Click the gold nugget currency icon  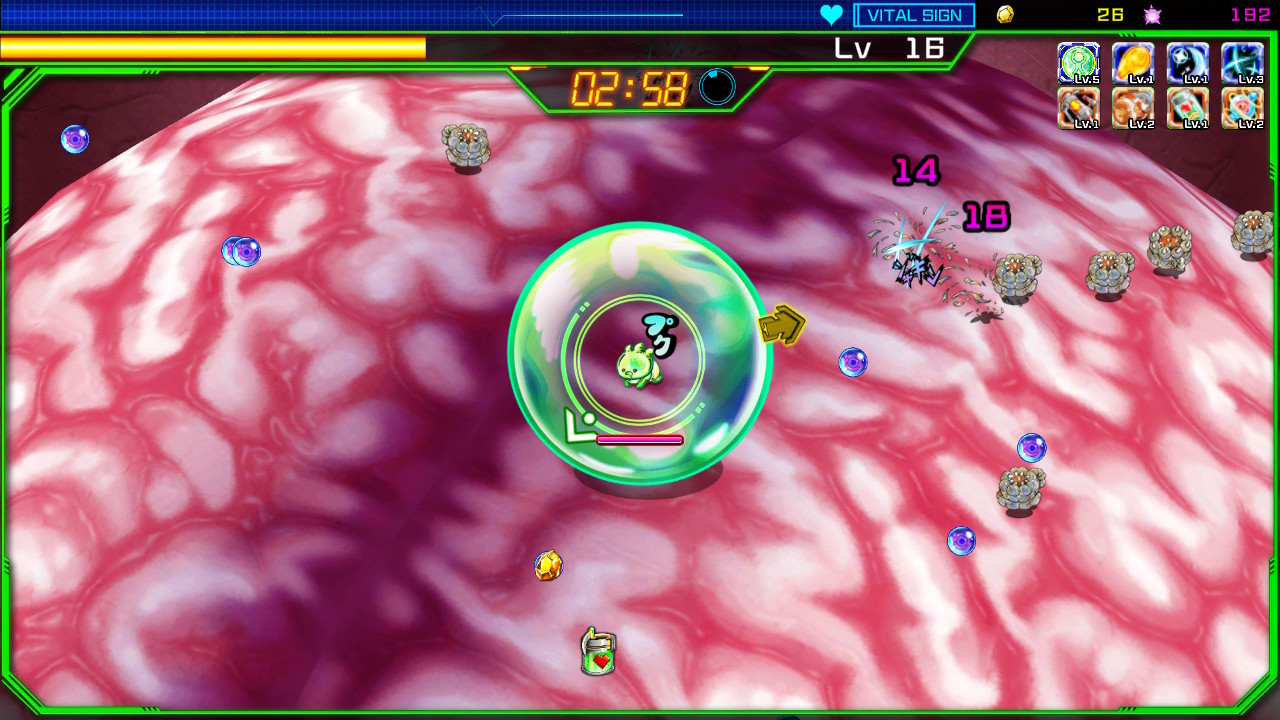point(1004,14)
